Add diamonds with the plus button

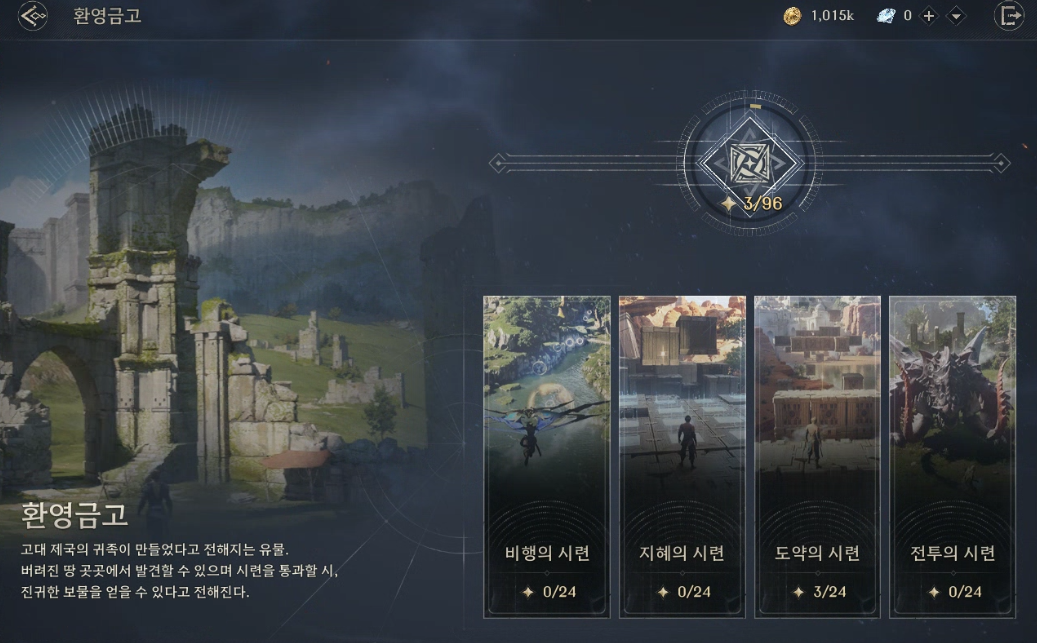point(929,16)
